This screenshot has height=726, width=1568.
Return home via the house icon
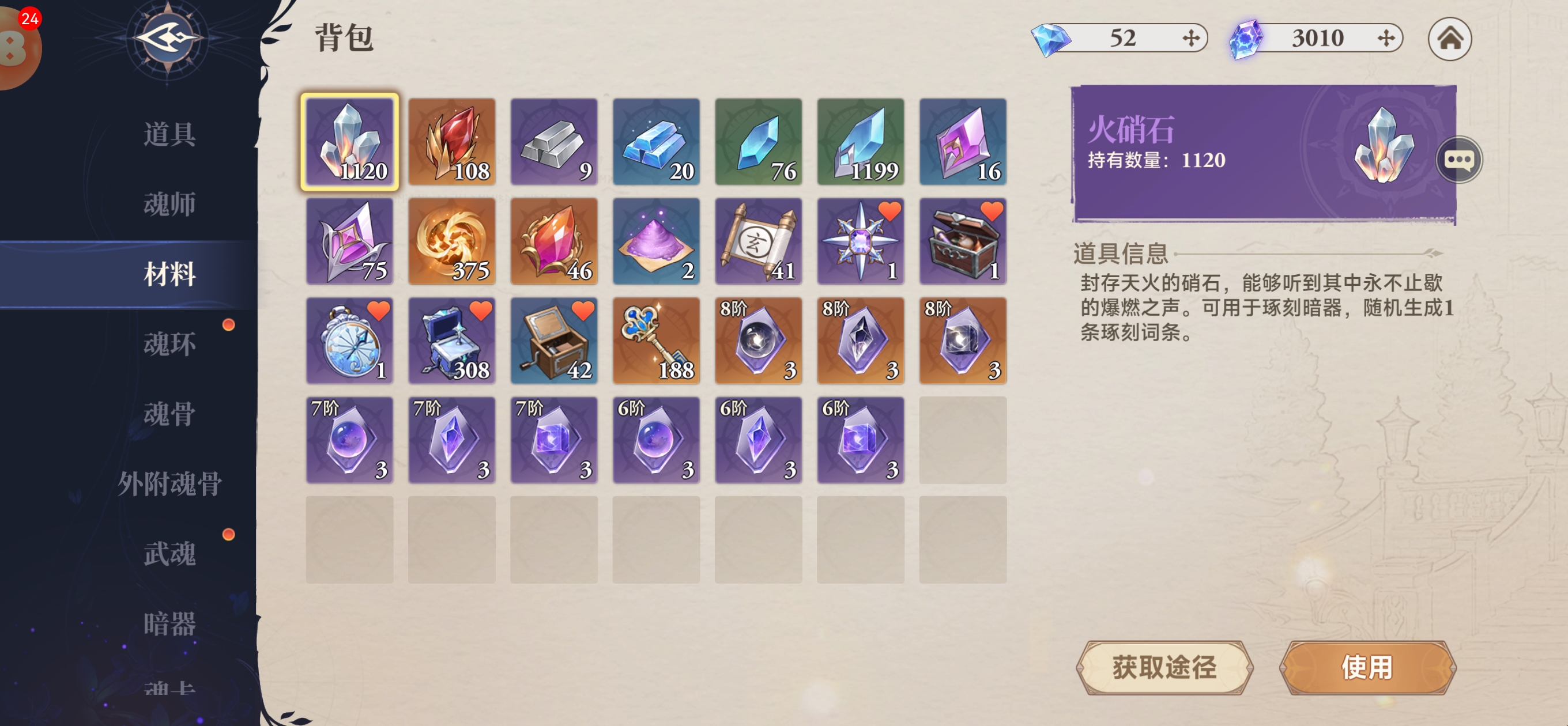point(1449,39)
